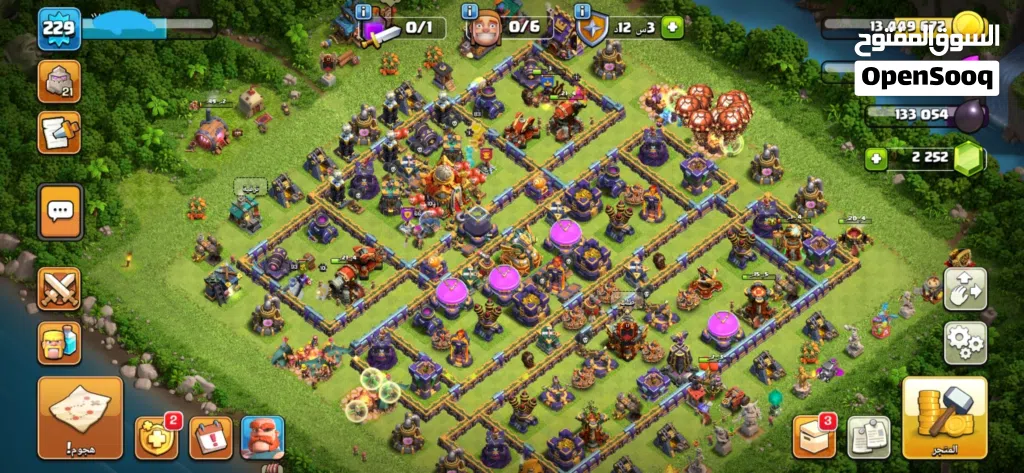Click the green plus beside the shield timer
Image resolution: width=1024 pixels, height=473 pixels.
point(673,27)
